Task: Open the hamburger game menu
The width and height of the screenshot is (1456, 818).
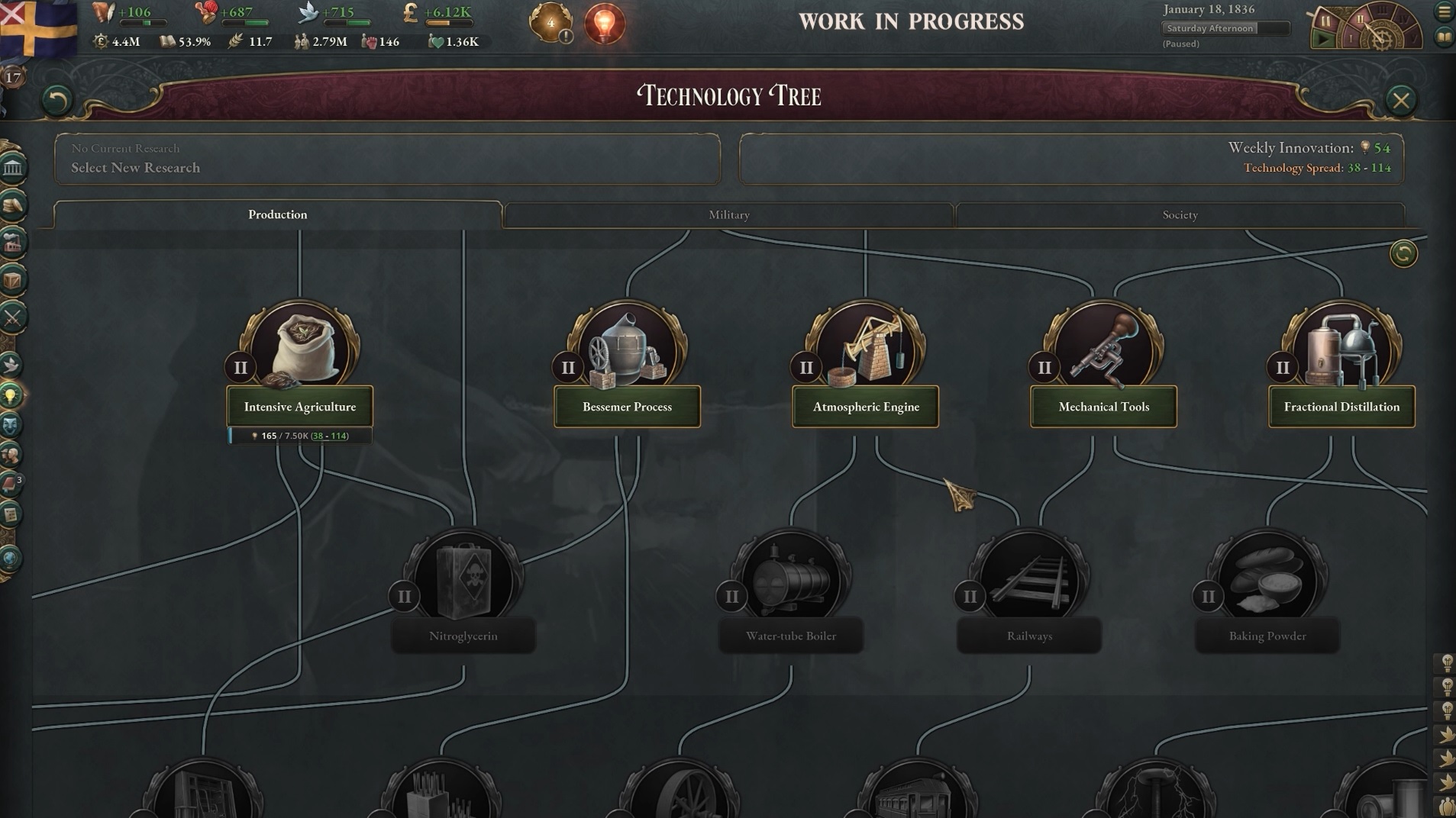Action: (x=1444, y=12)
